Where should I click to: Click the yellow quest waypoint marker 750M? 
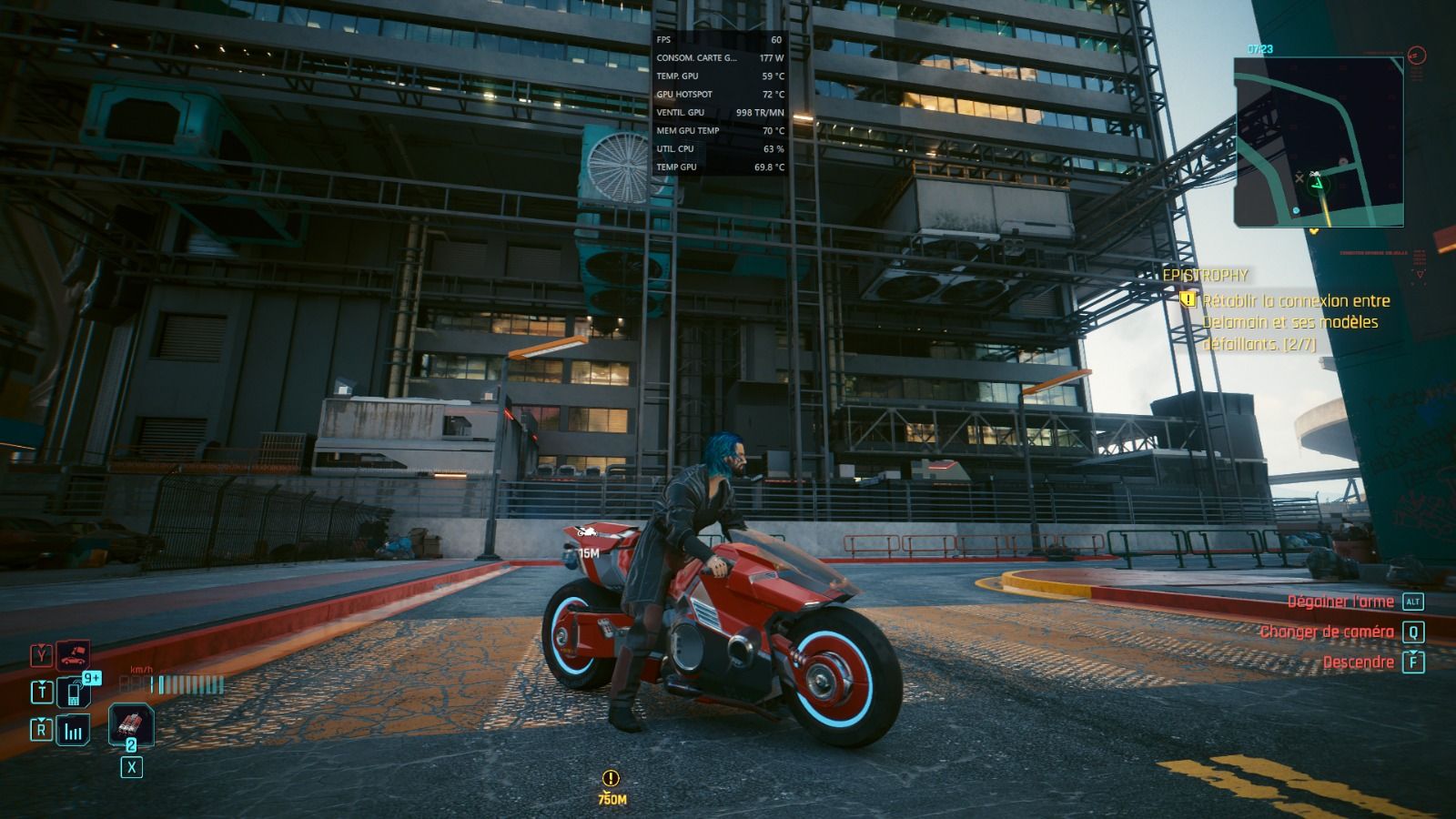tap(612, 786)
